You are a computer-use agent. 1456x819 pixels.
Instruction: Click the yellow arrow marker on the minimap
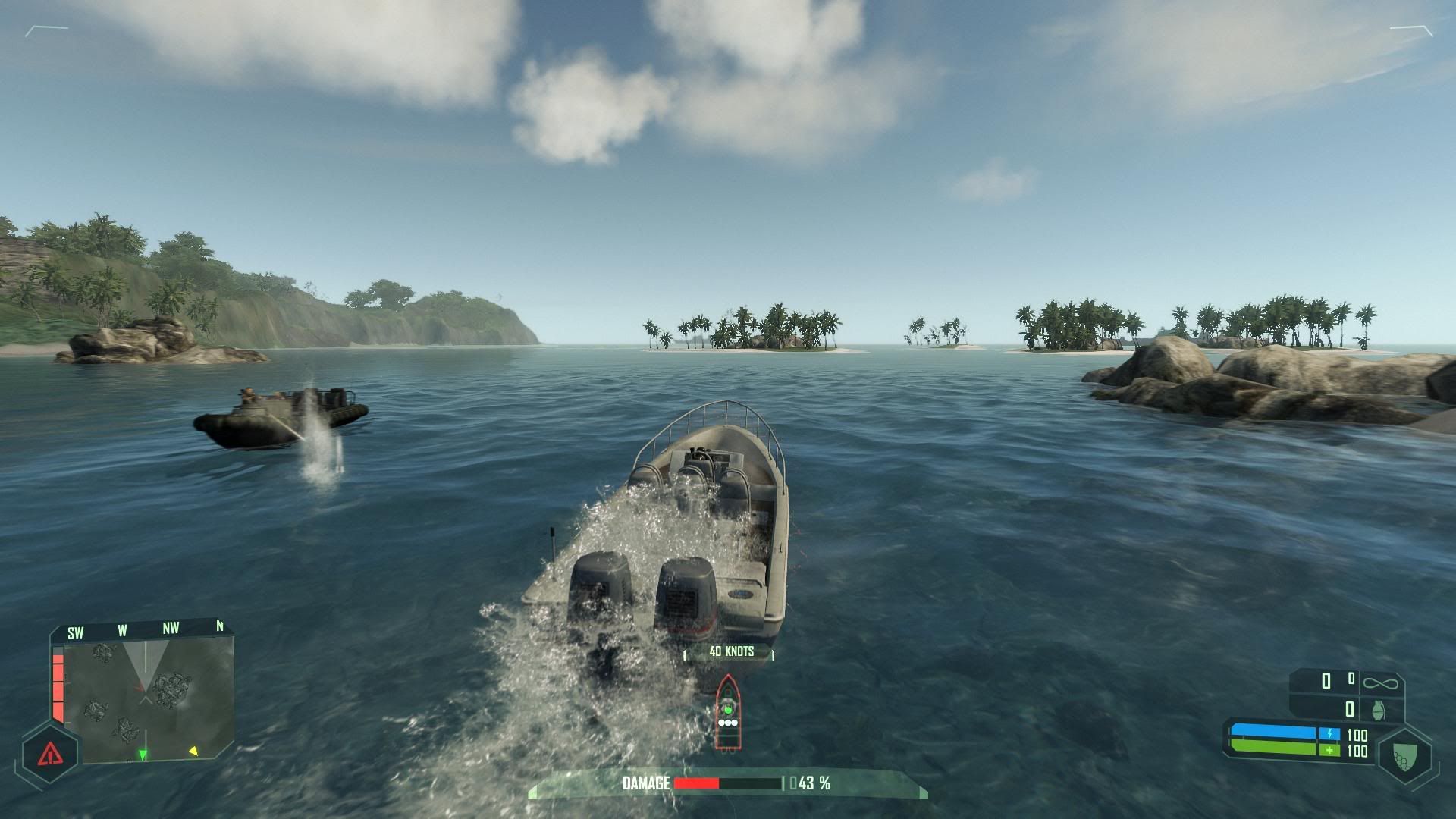(x=193, y=751)
